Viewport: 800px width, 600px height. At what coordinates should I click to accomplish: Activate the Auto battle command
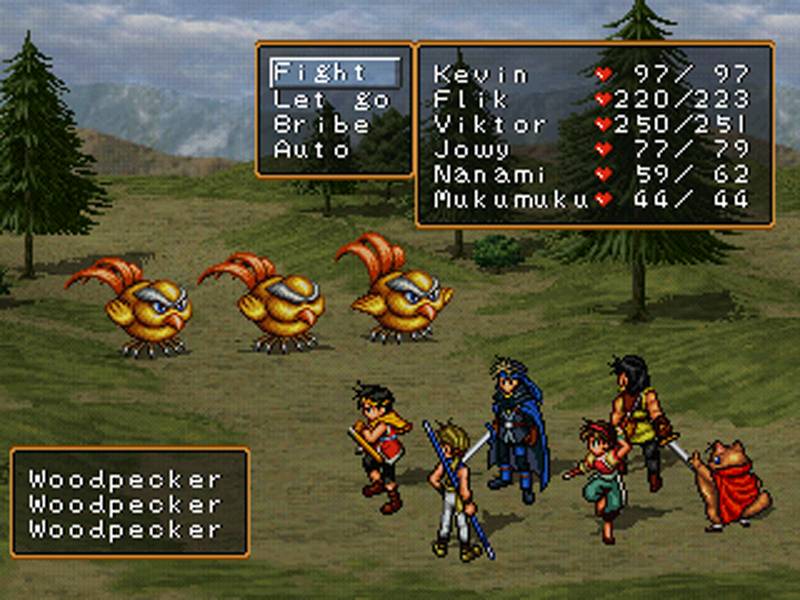[x=312, y=150]
